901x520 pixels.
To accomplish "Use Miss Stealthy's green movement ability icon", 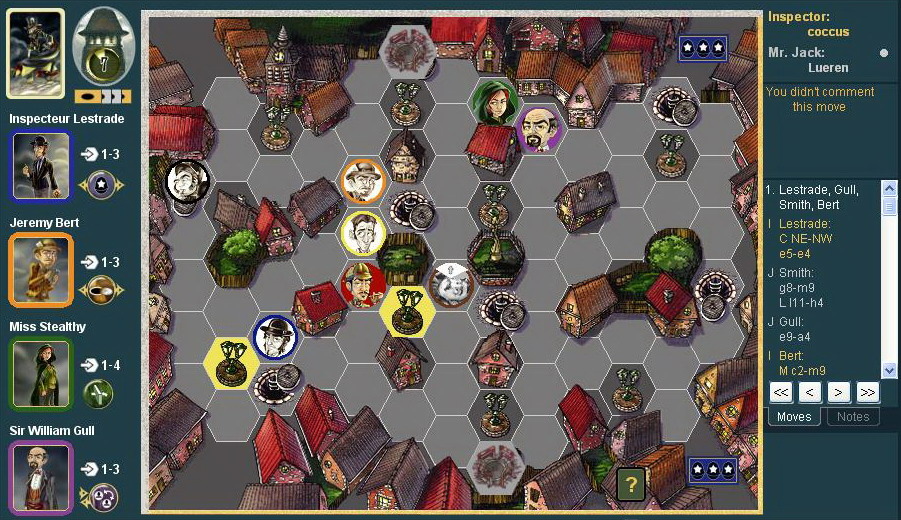I will tap(99, 392).
